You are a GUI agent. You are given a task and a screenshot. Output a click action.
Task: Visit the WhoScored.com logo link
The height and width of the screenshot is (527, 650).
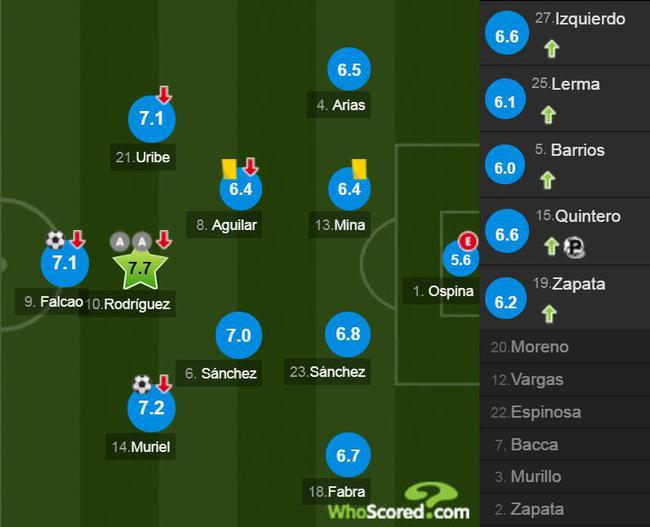coord(400,503)
